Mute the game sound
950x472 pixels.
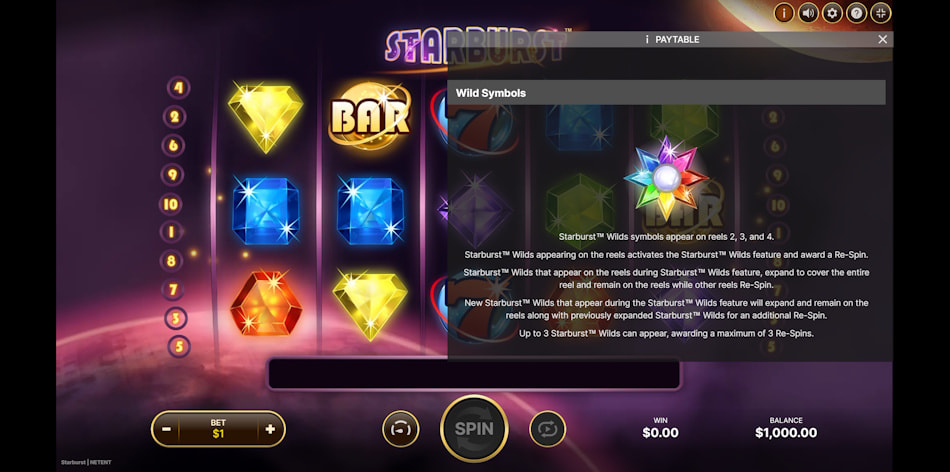coord(808,13)
